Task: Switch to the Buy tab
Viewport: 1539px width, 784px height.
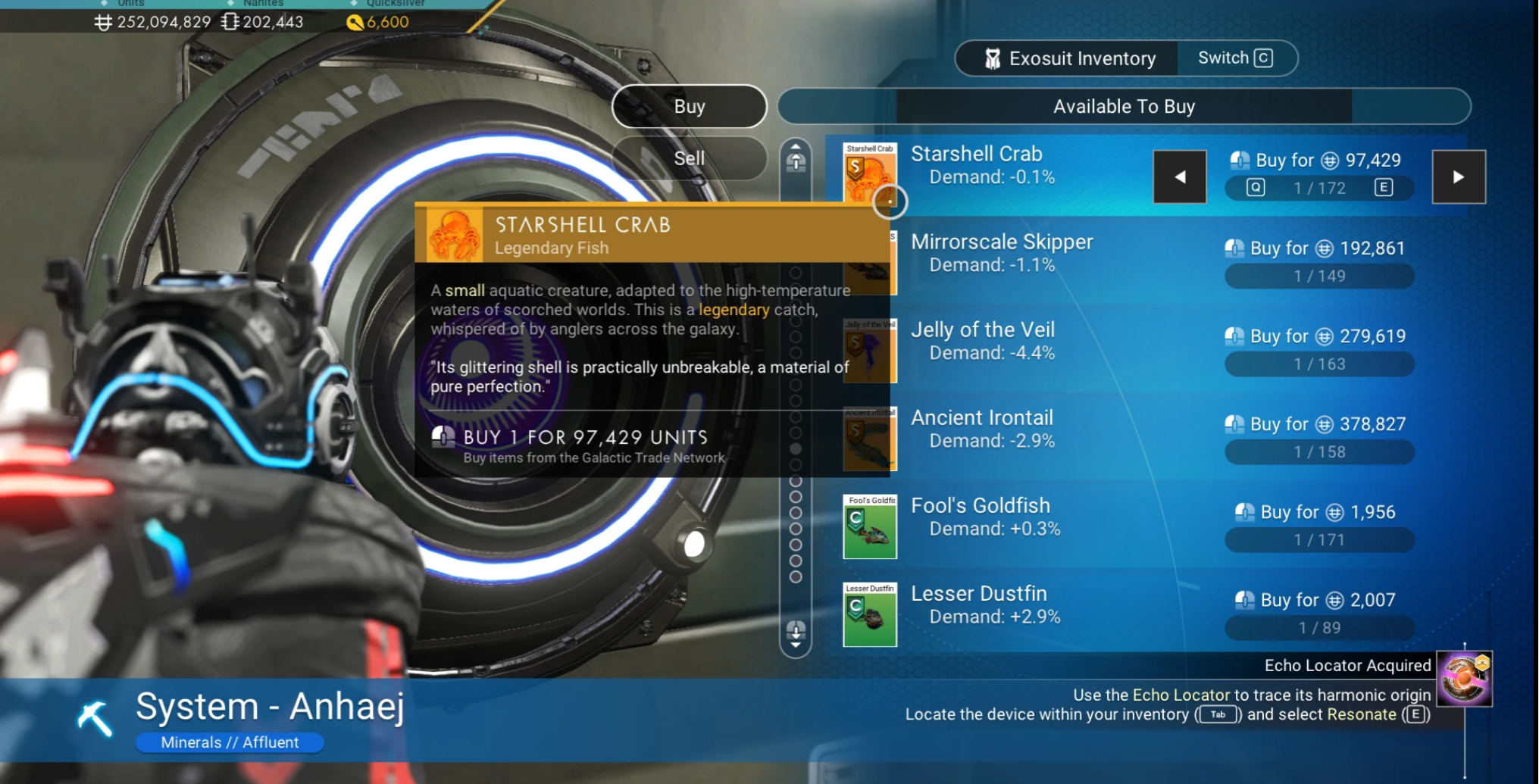Action: point(689,106)
